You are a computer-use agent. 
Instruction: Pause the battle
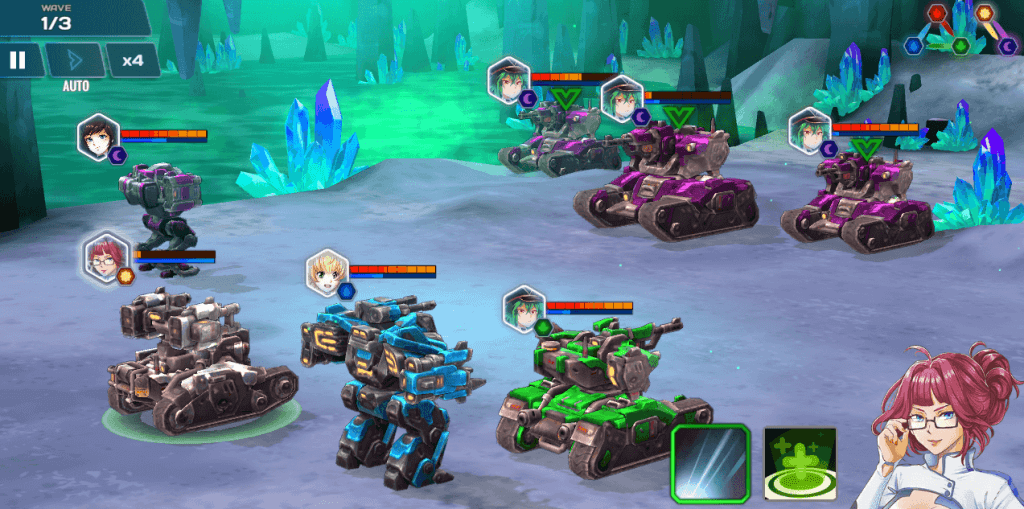17,60
